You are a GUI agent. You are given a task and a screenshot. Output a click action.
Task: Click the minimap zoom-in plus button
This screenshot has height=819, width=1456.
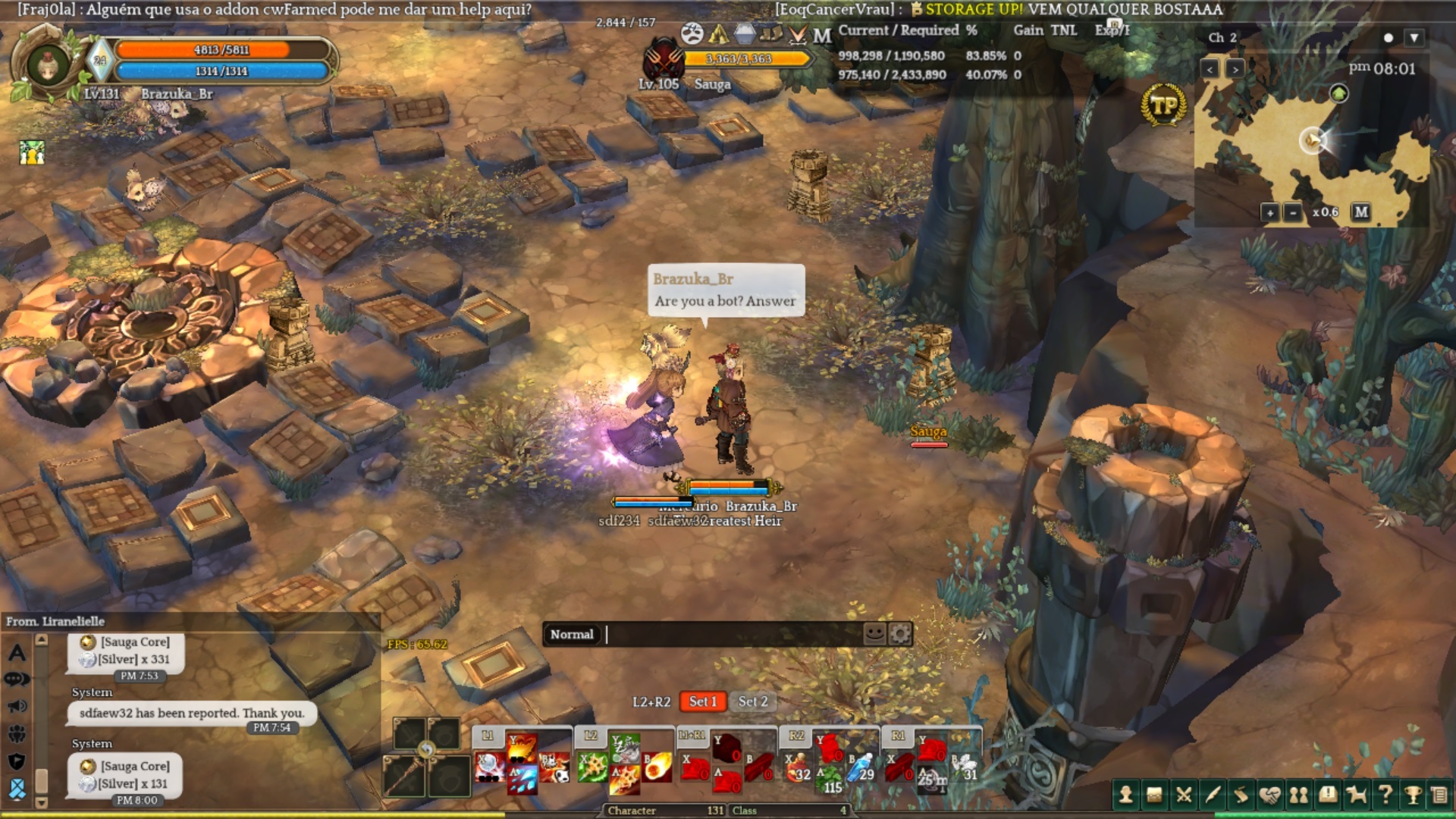[1270, 212]
